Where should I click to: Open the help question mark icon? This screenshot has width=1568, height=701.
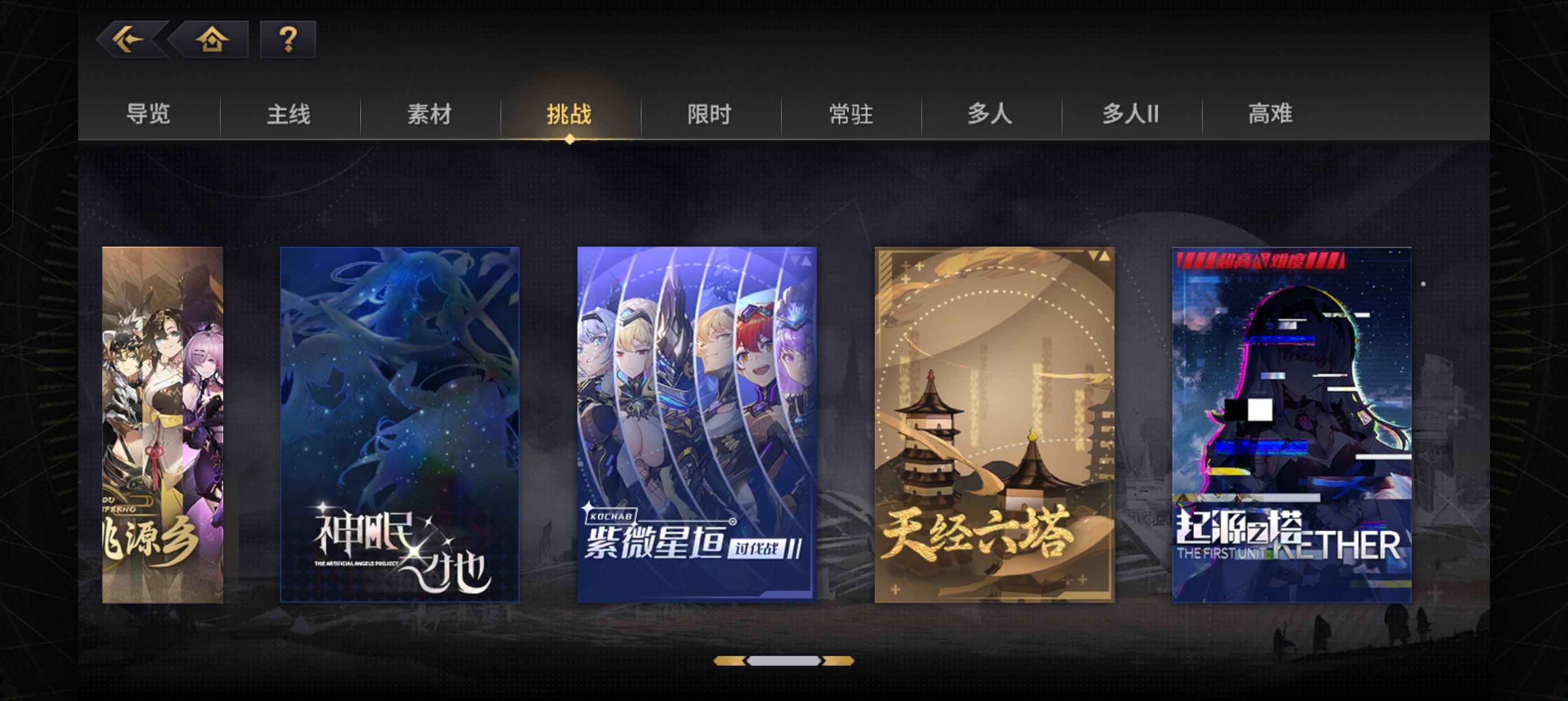click(288, 40)
